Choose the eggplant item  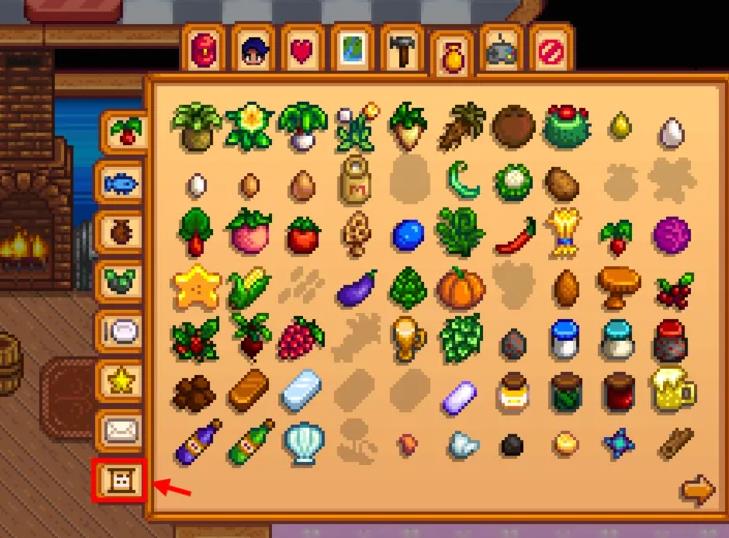tap(356, 289)
